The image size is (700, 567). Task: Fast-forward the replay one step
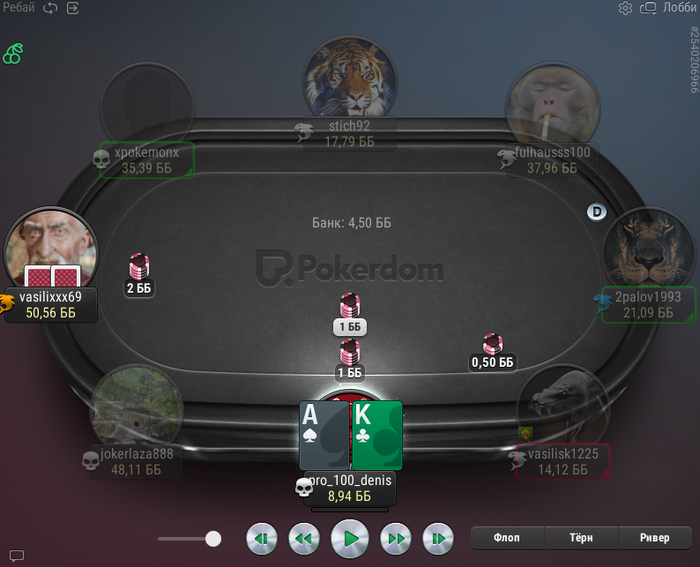(x=397, y=539)
